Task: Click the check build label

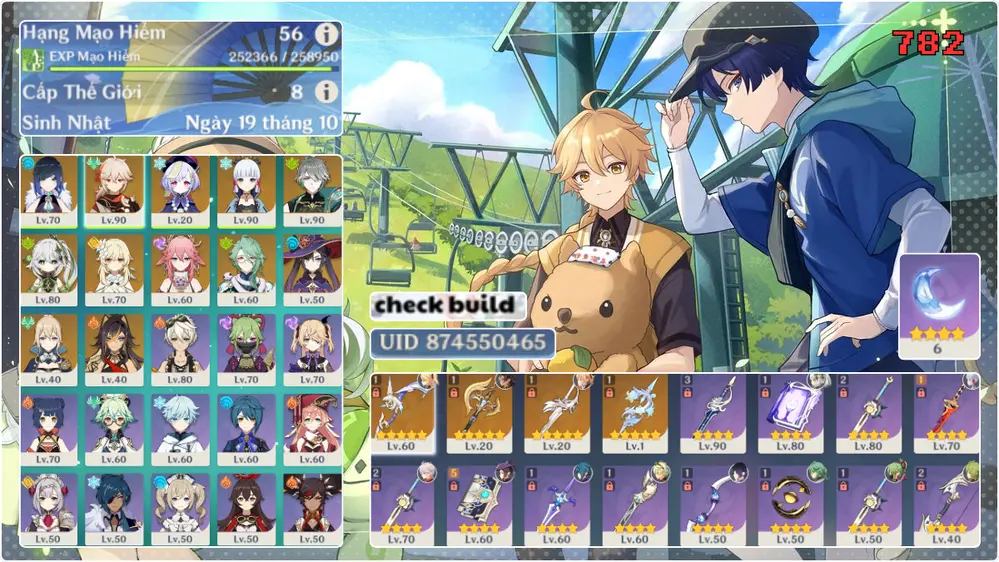Action: [448, 305]
